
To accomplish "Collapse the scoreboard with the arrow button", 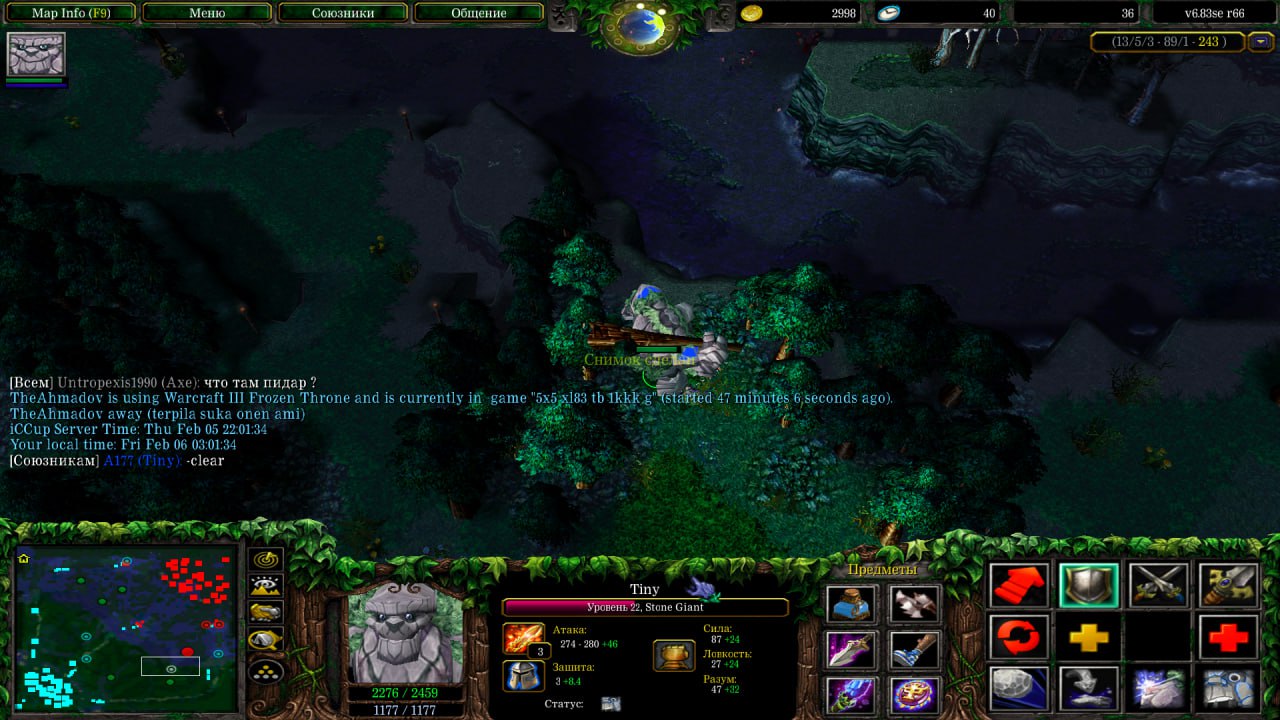I will pos(1261,42).
